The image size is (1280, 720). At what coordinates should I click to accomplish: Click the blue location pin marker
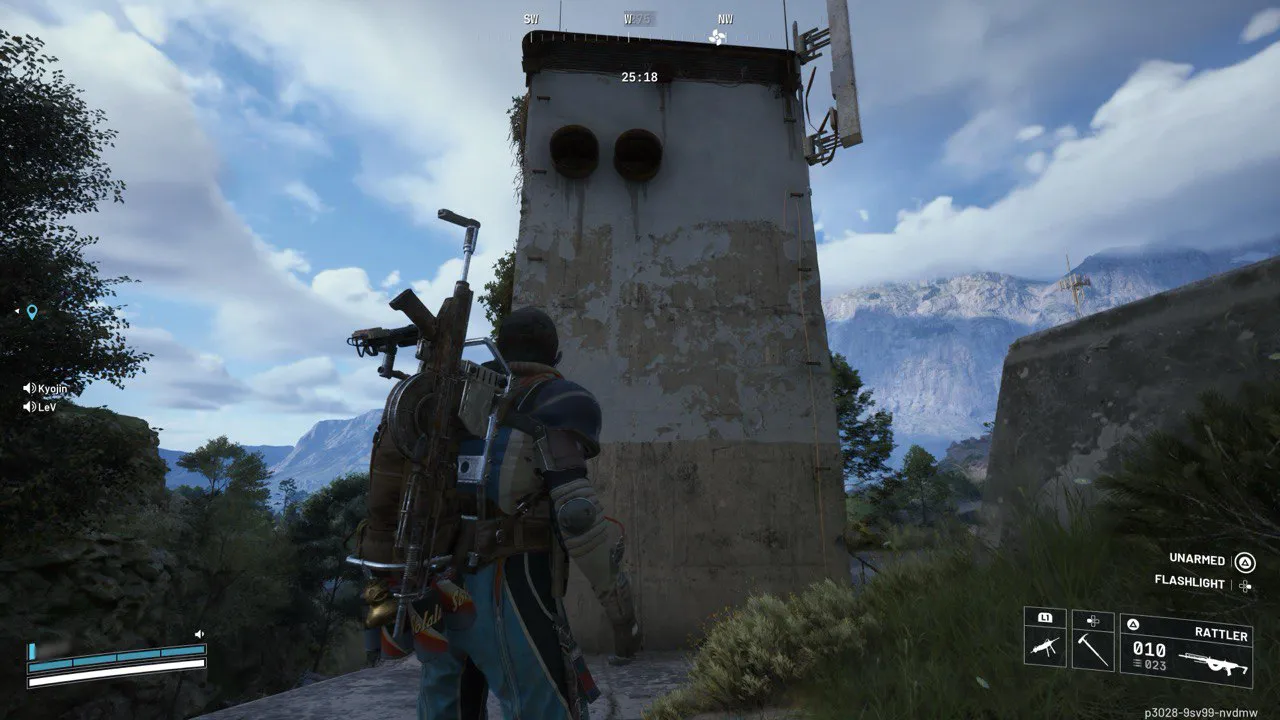click(x=32, y=312)
